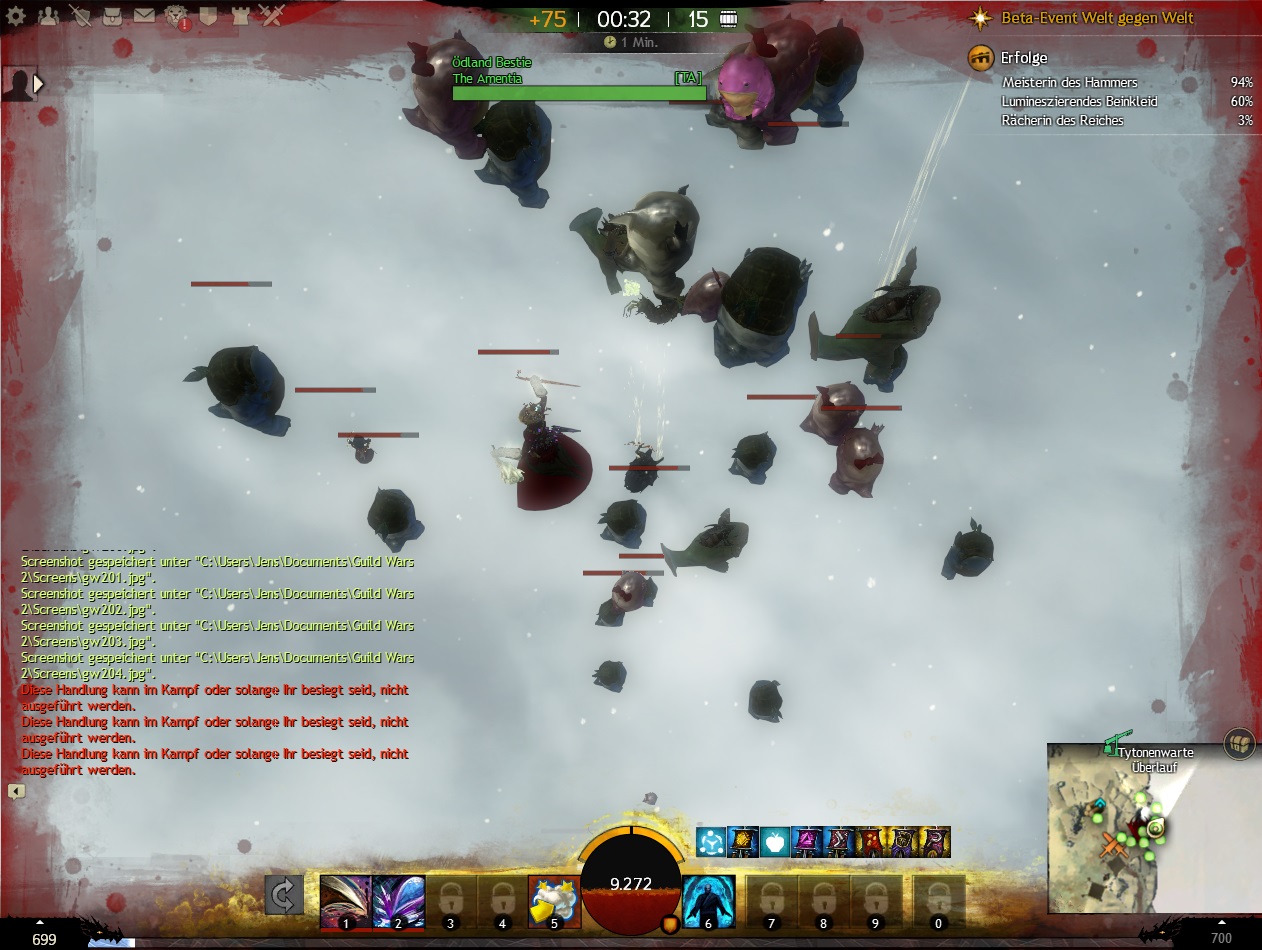Open the game menu gear icon
This screenshot has width=1262, height=950.
[x=17, y=17]
